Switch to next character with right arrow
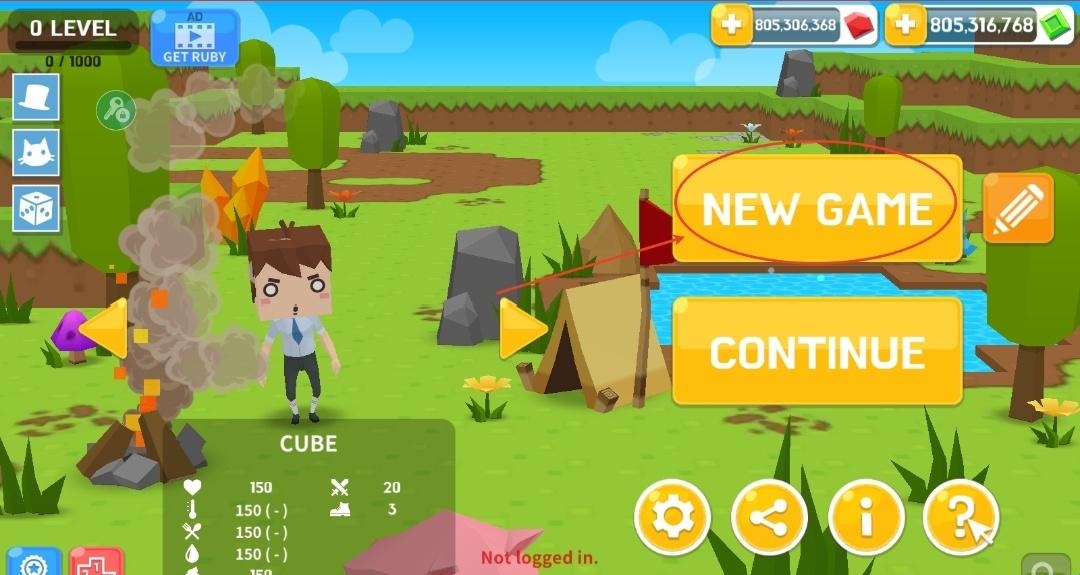The image size is (1080, 575). [522, 329]
